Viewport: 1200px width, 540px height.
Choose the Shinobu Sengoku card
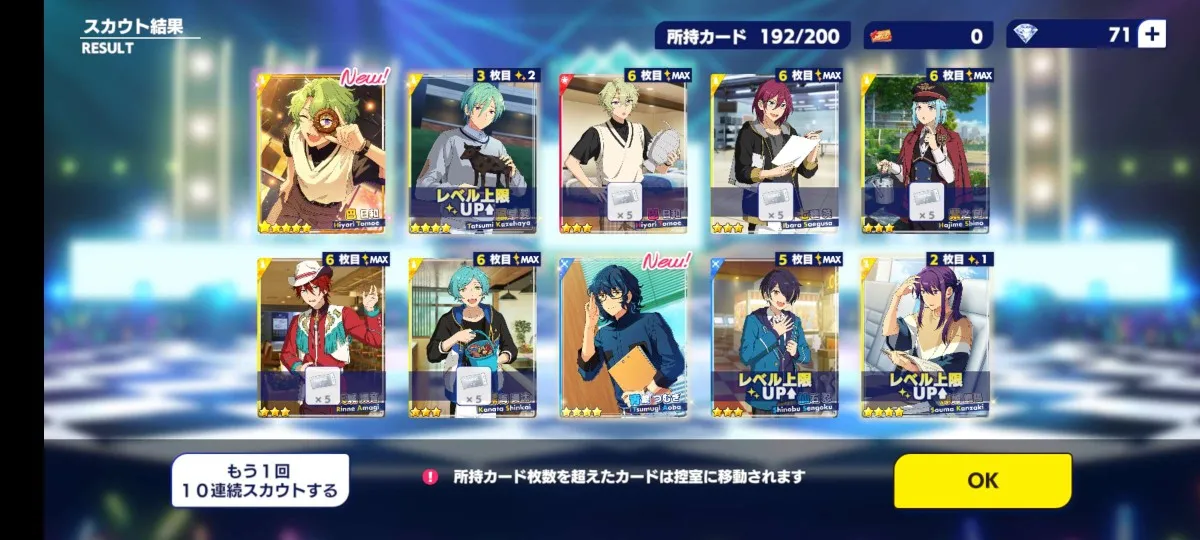click(775, 337)
